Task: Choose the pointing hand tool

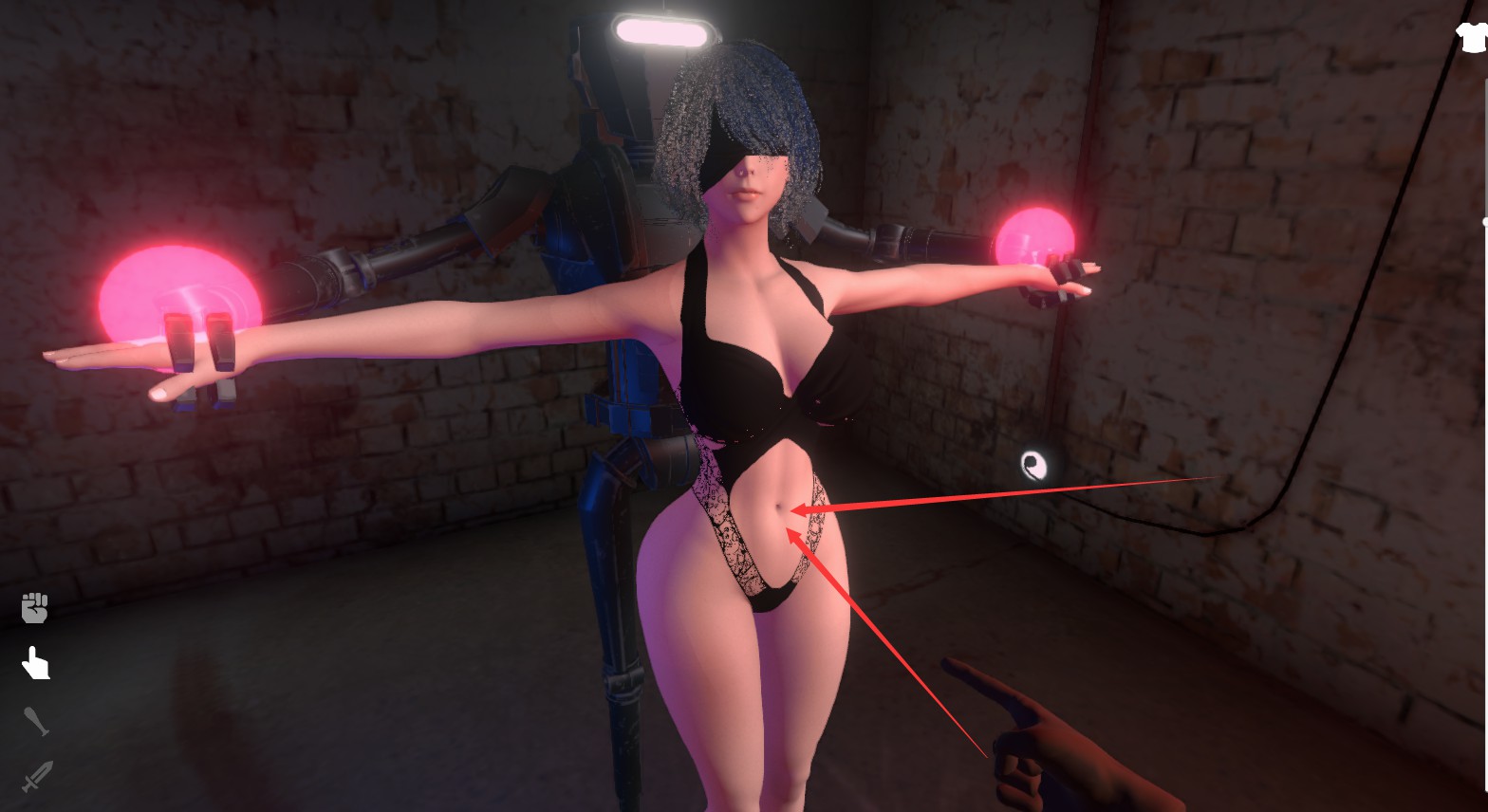Action: [x=35, y=664]
